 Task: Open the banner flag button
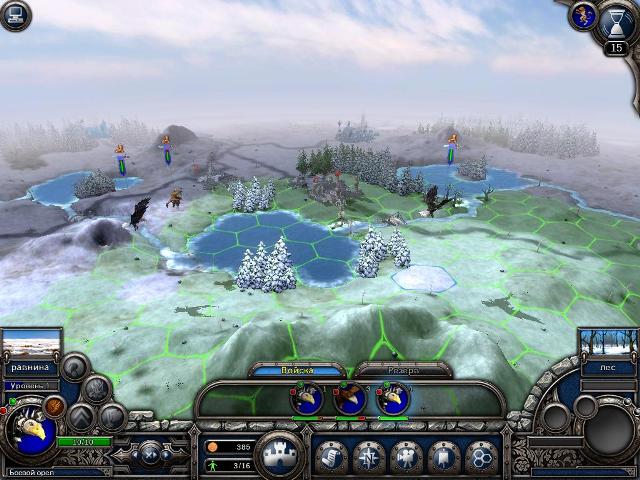pyautogui.click(x=442, y=456)
